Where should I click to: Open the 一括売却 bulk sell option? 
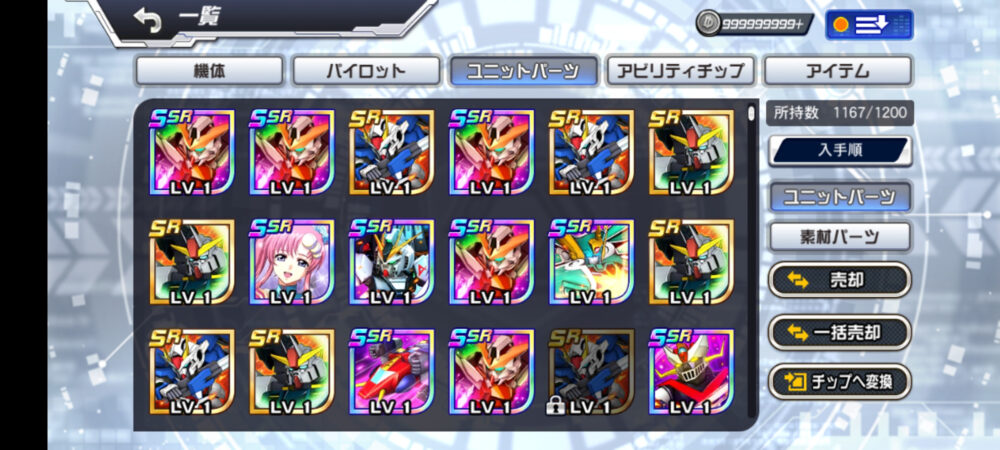click(839, 332)
